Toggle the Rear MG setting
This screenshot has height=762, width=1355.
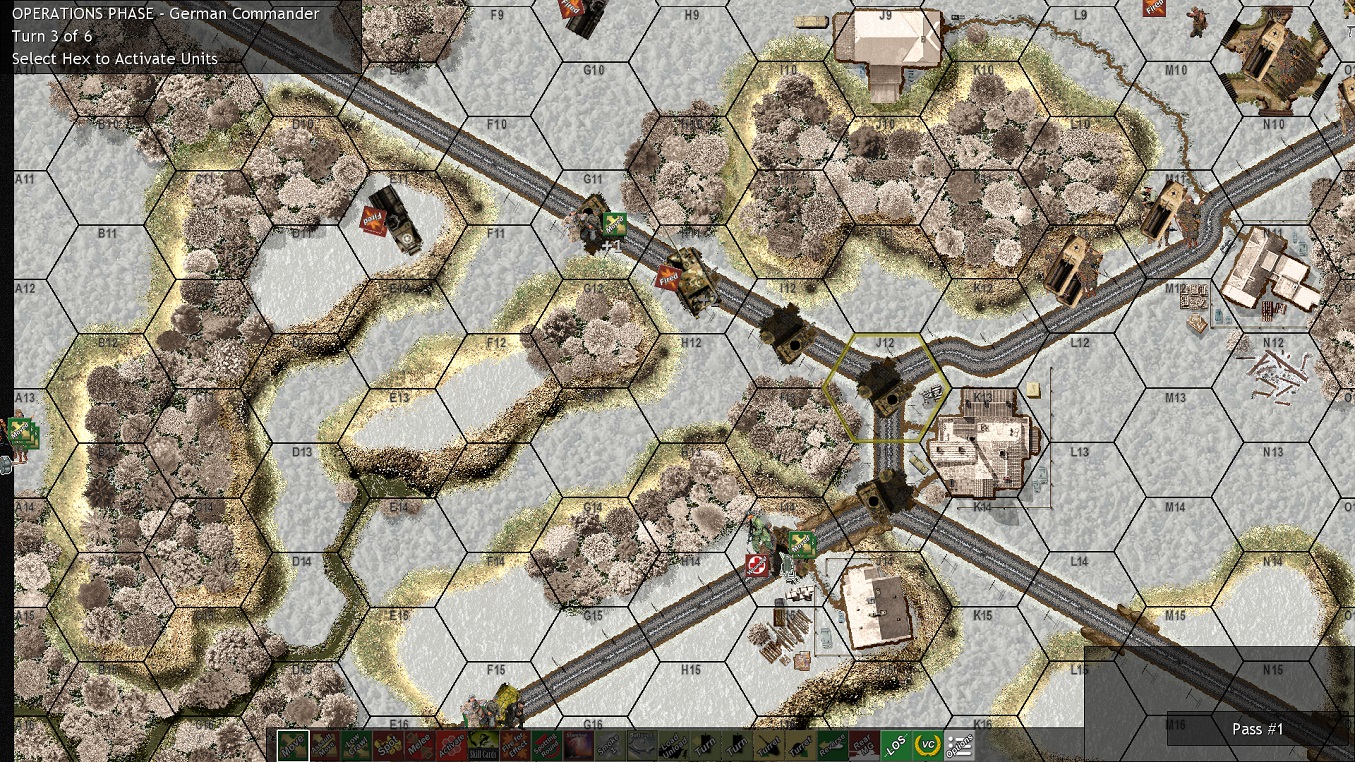click(x=863, y=745)
